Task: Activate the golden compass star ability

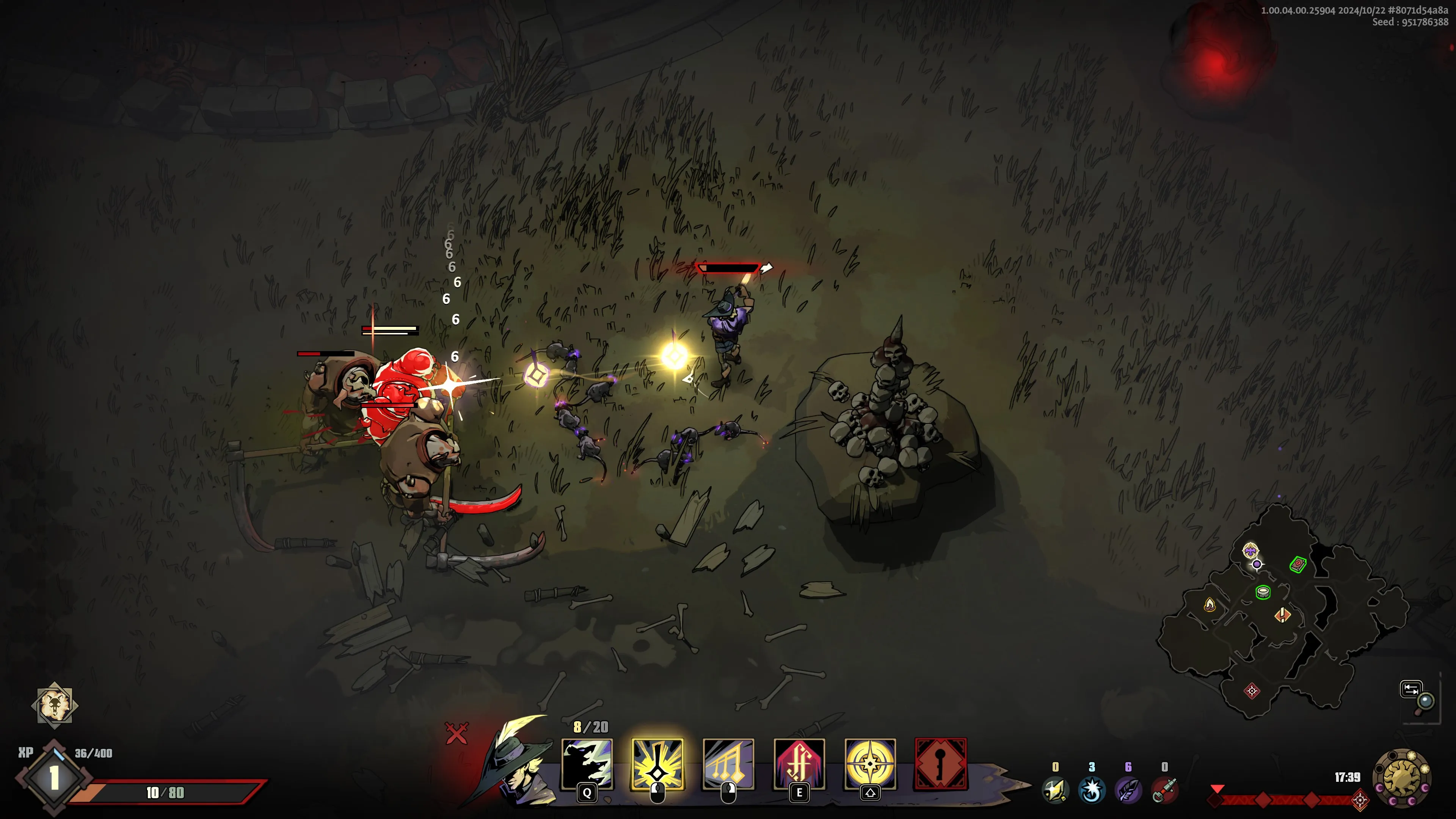Action: (870, 763)
